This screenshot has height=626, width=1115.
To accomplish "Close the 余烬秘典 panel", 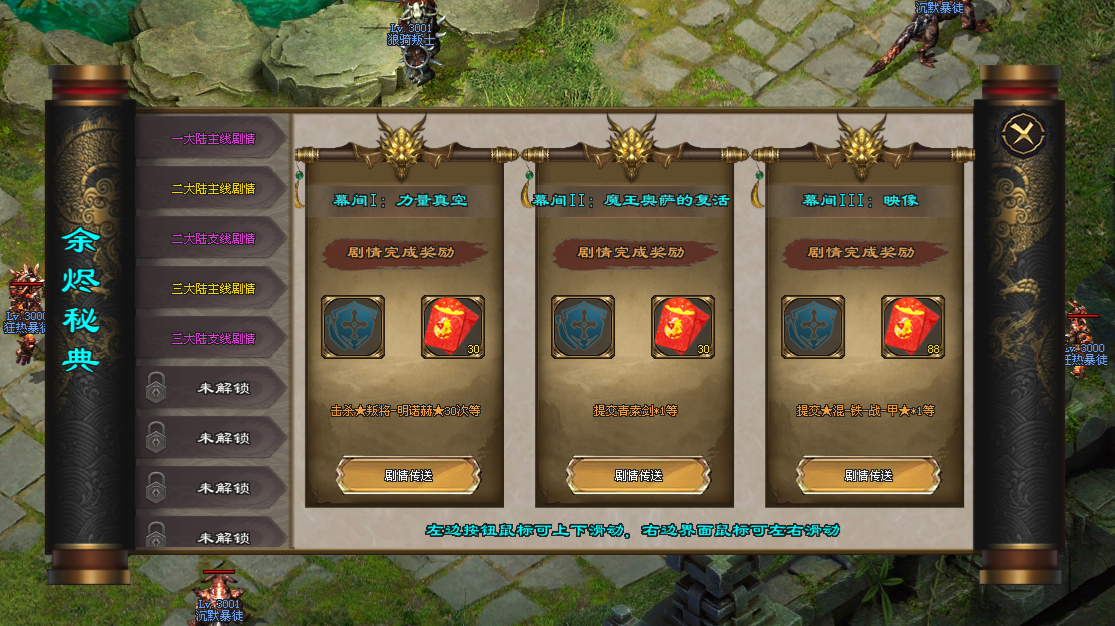I will pyautogui.click(x=1020, y=133).
